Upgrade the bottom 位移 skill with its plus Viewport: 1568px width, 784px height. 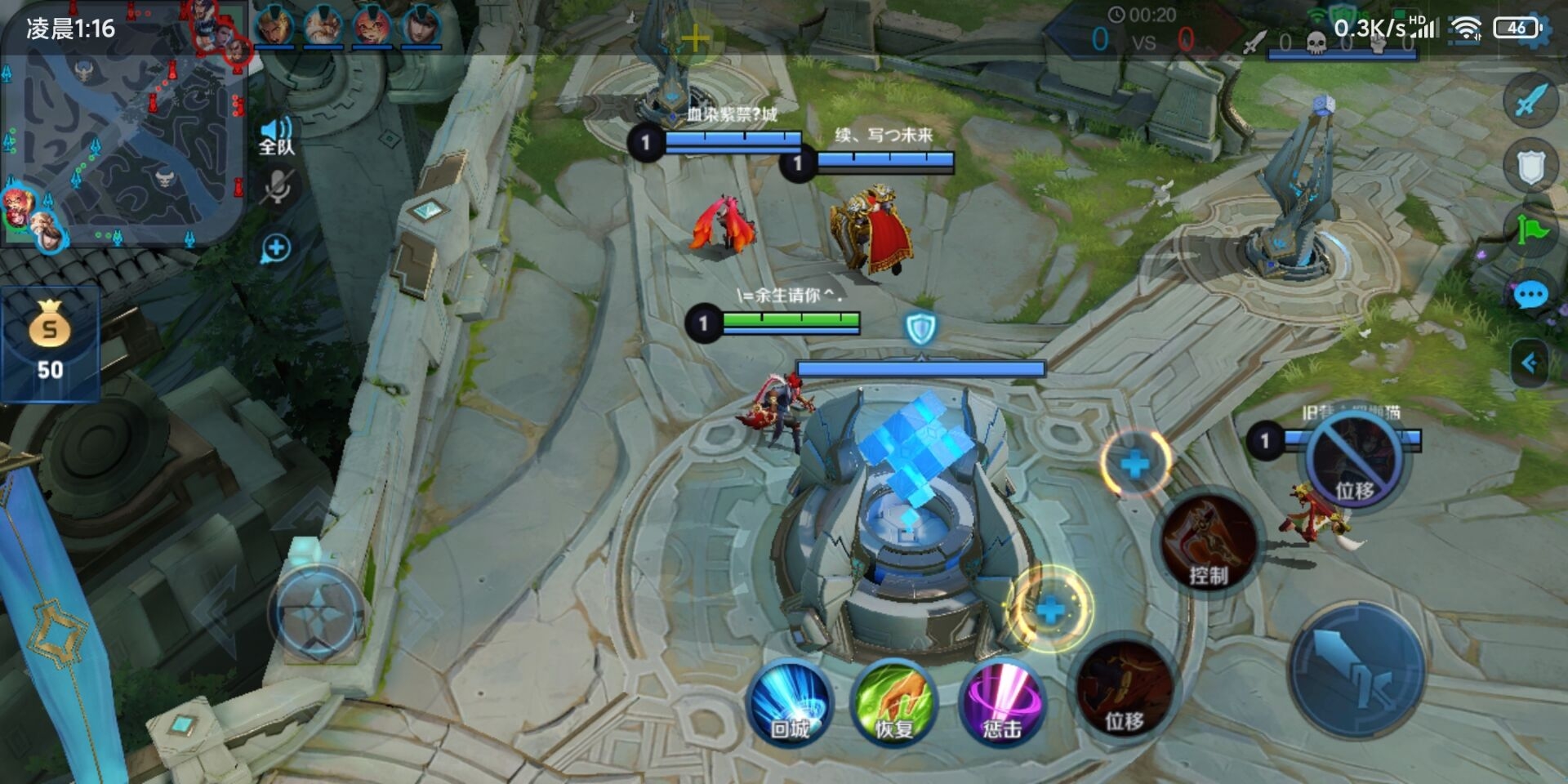coord(1050,609)
